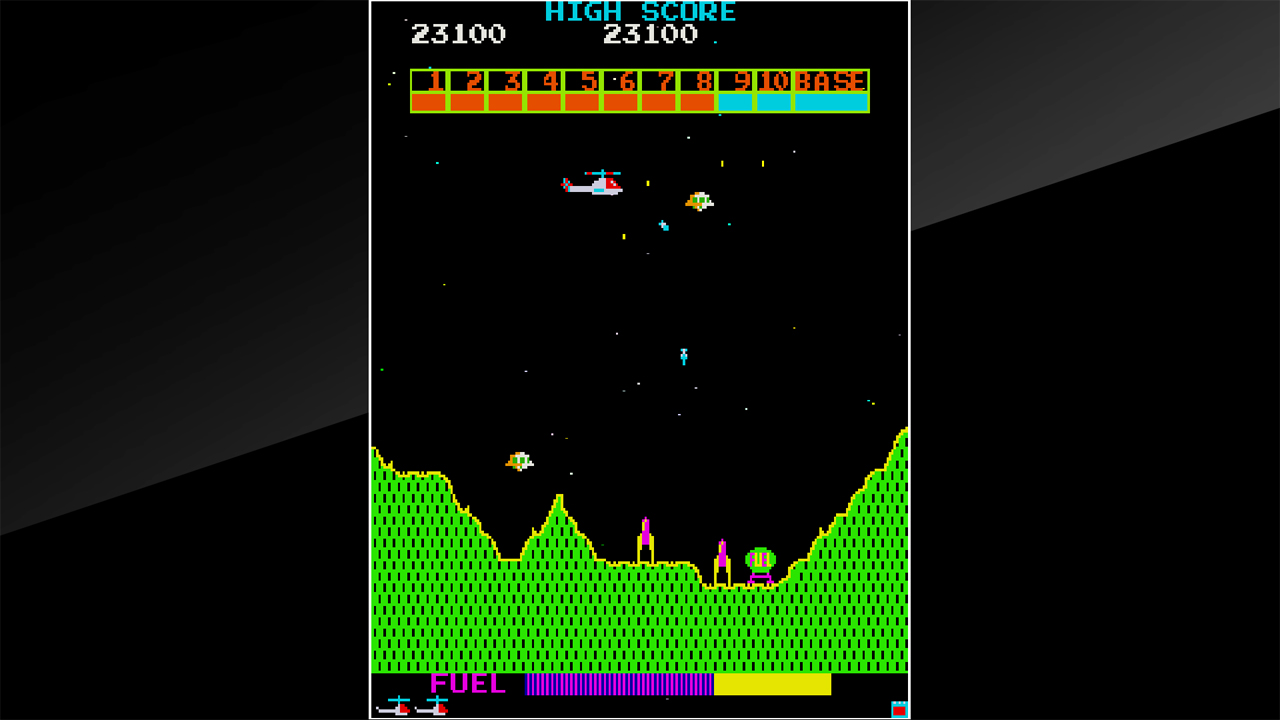Select the second reserve helicopter life icon
The image size is (1280, 720).
point(432,708)
